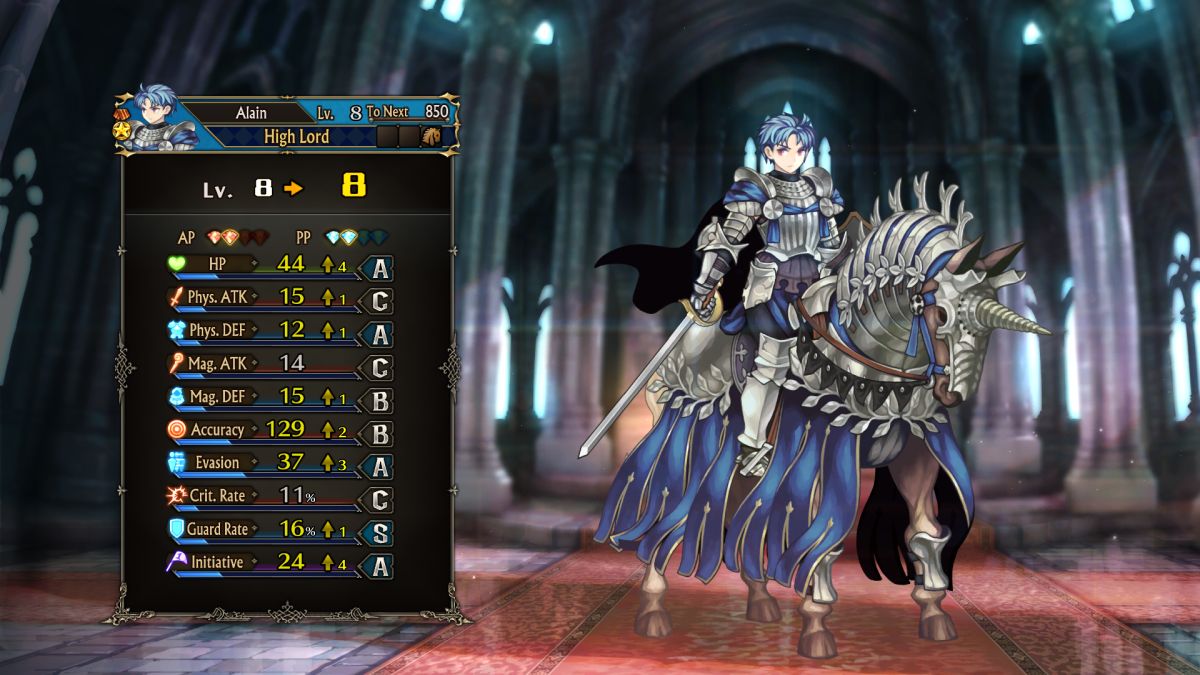Select the High Lord class banner
This screenshot has height=675, width=1200.
[296, 137]
